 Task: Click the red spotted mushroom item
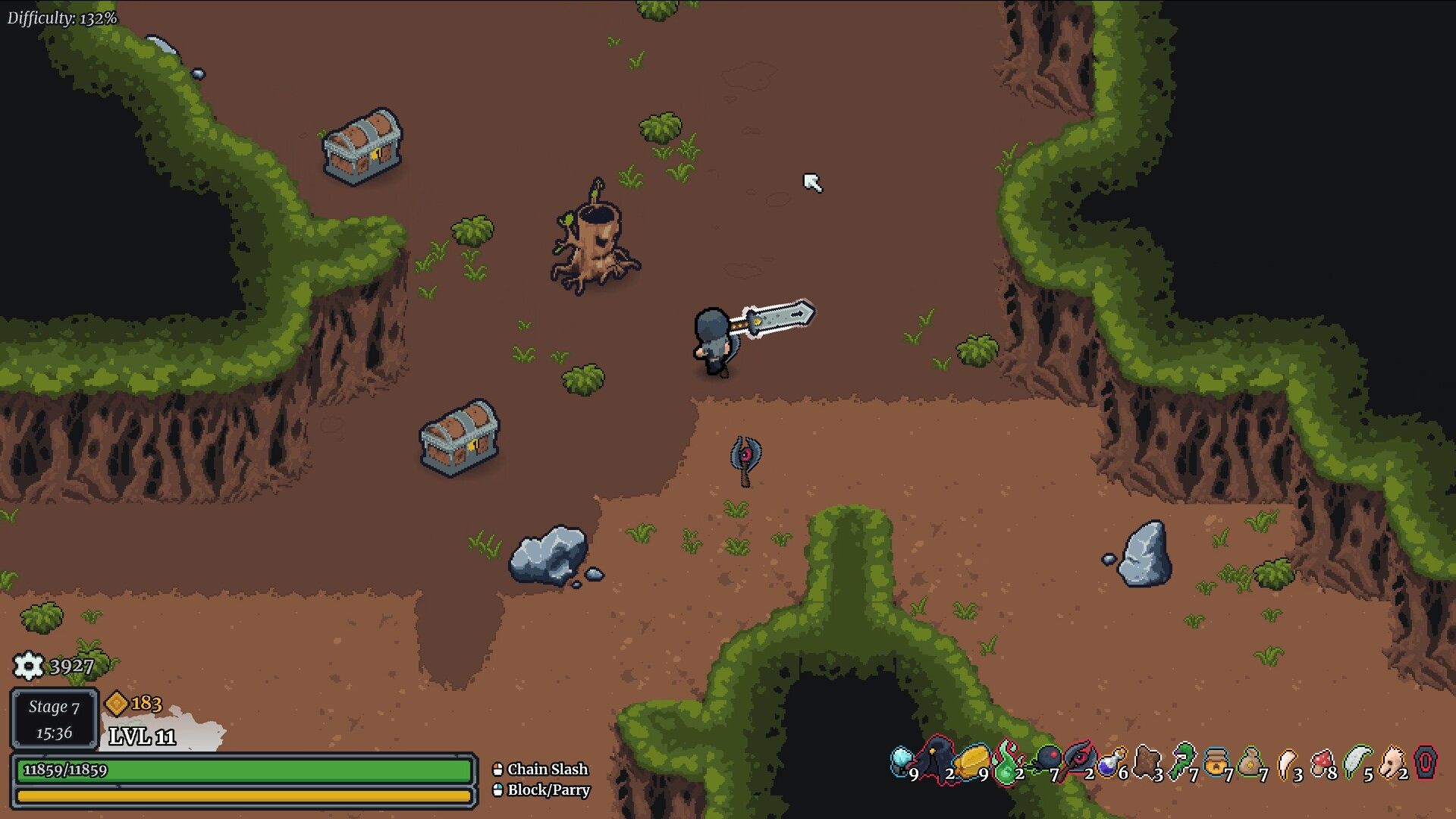pyautogui.click(x=1322, y=761)
